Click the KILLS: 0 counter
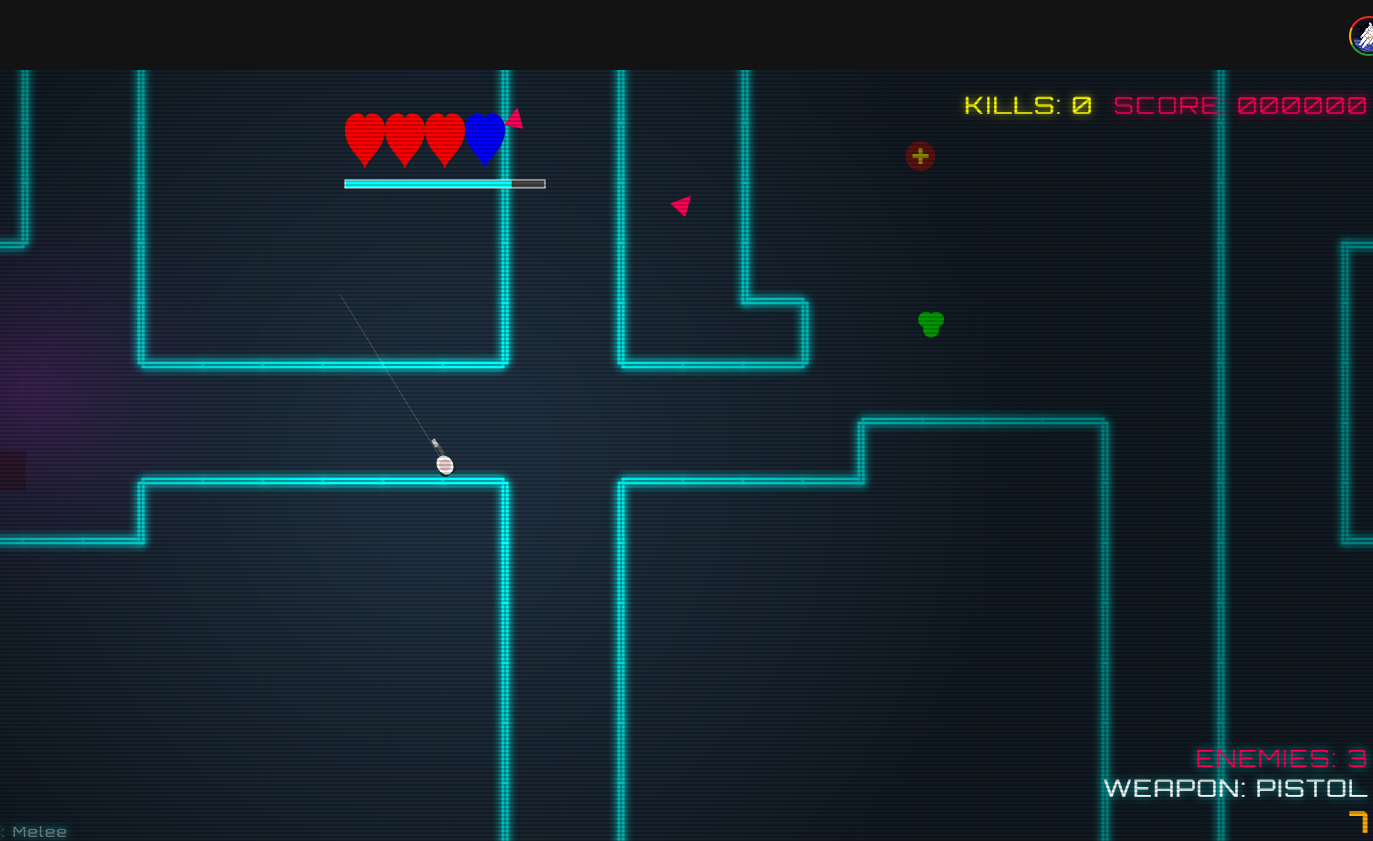The width and height of the screenshot is (1373, 841). [1026, 105]
